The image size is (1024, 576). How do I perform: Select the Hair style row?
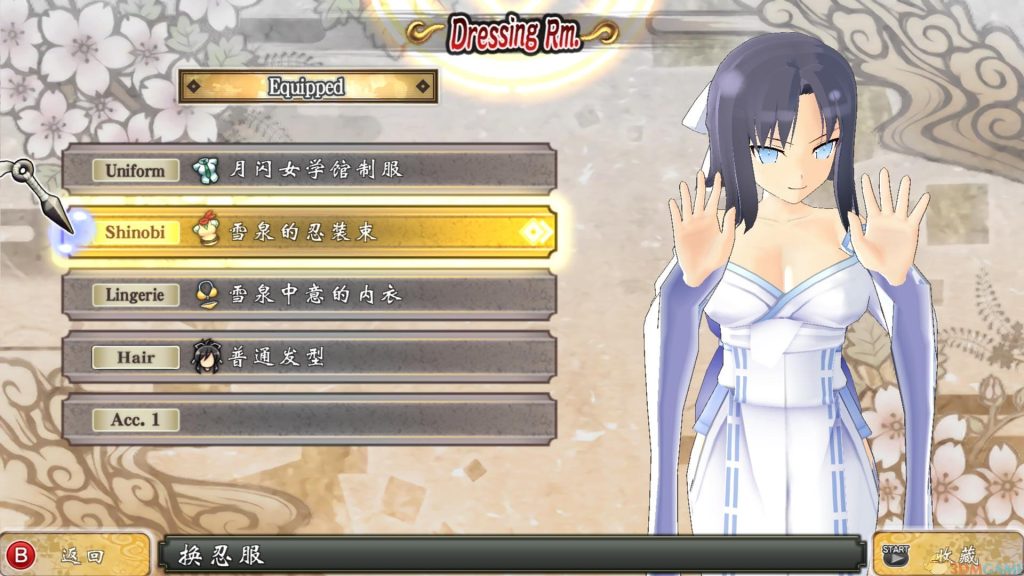pyautogui.click(x=309, y=357)
